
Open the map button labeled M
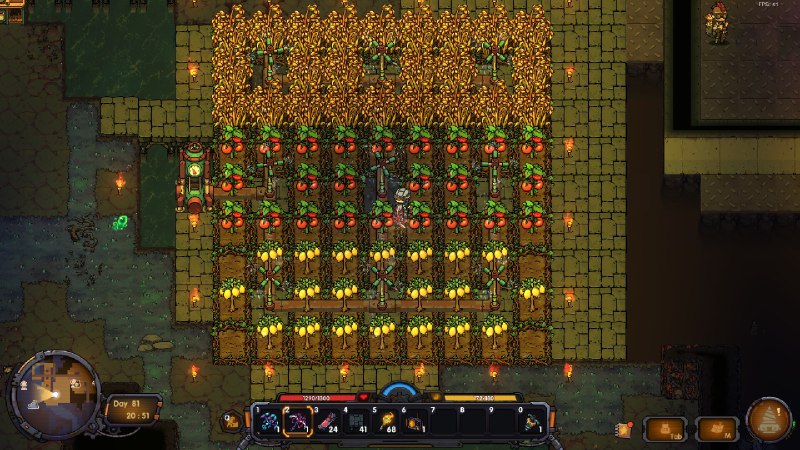point(717,429)
